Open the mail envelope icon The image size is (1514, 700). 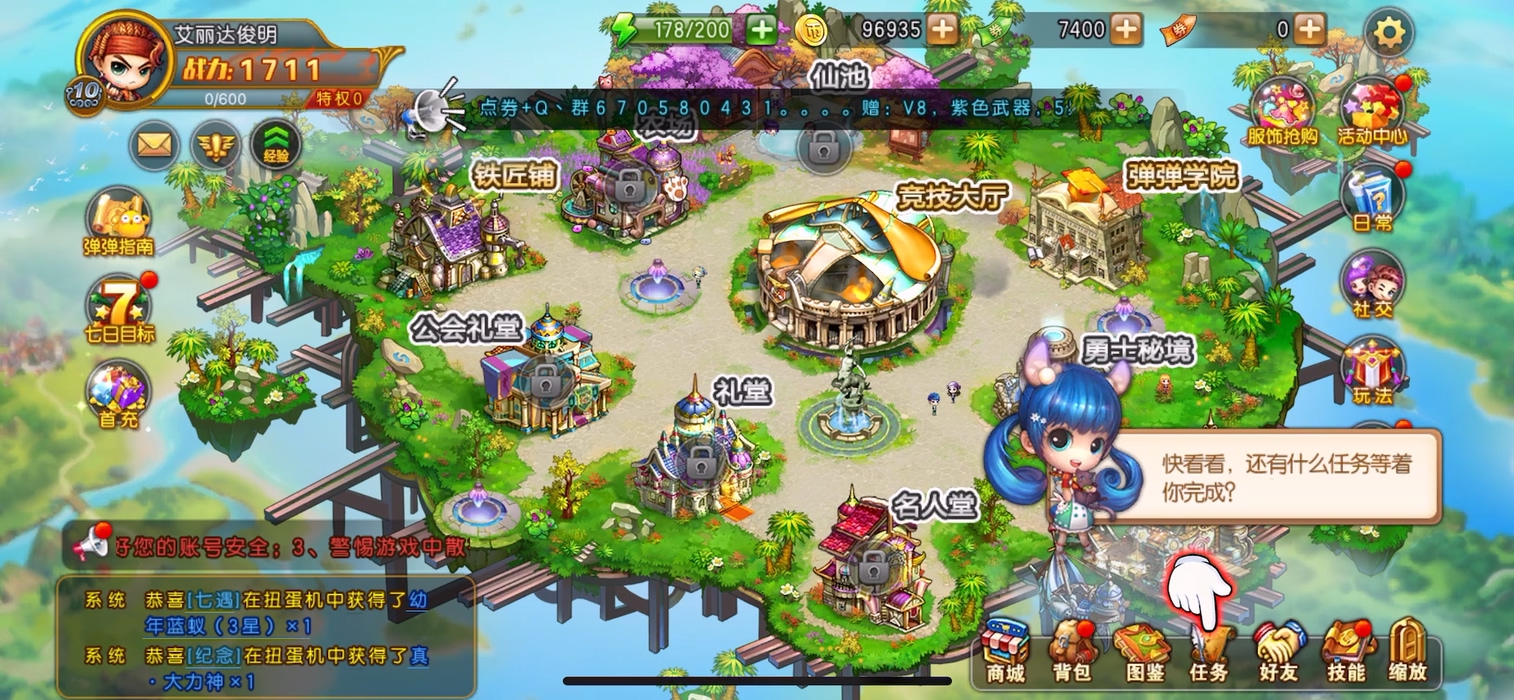153,146
